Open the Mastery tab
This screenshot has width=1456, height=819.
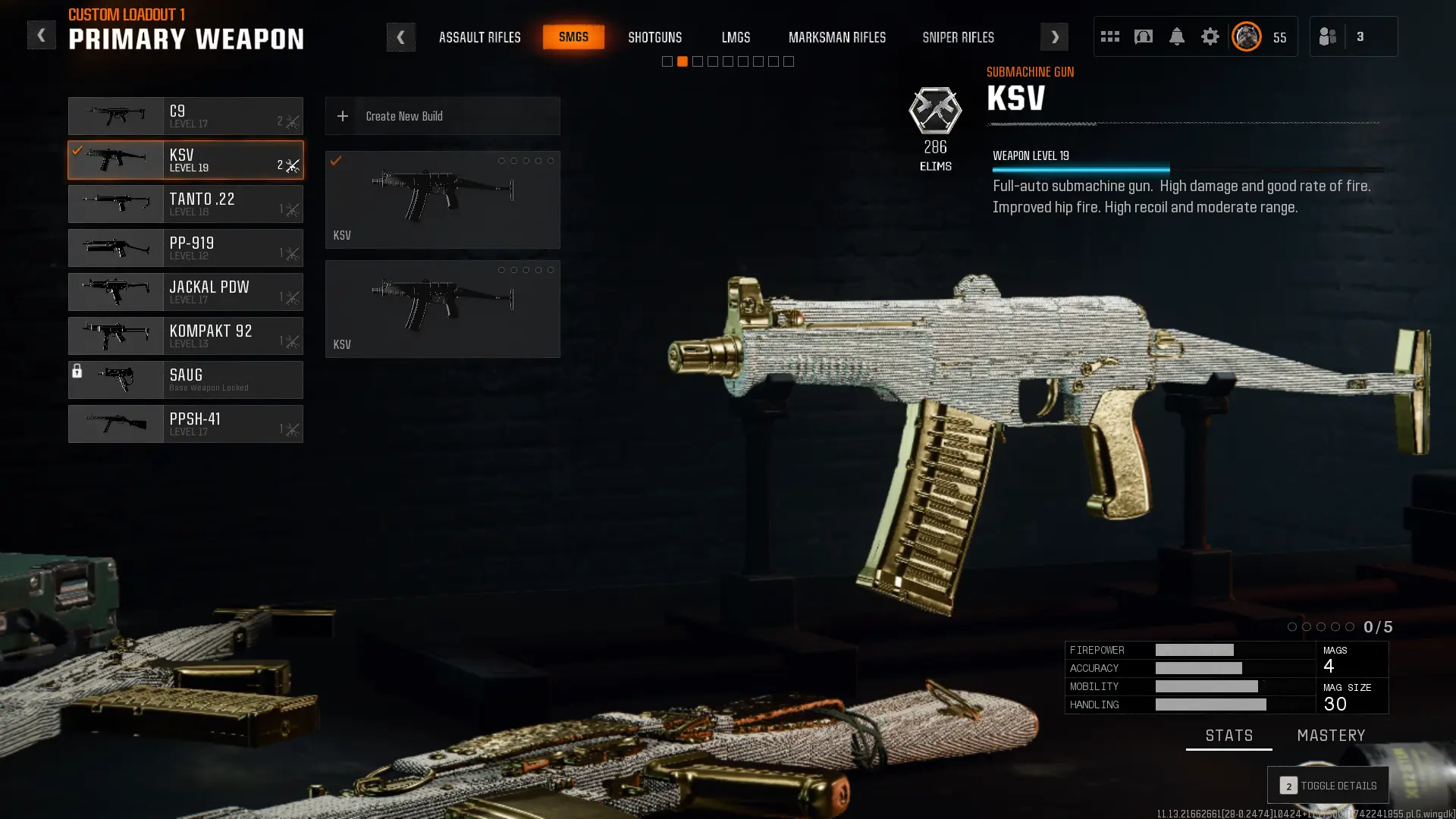point(1331,735)
